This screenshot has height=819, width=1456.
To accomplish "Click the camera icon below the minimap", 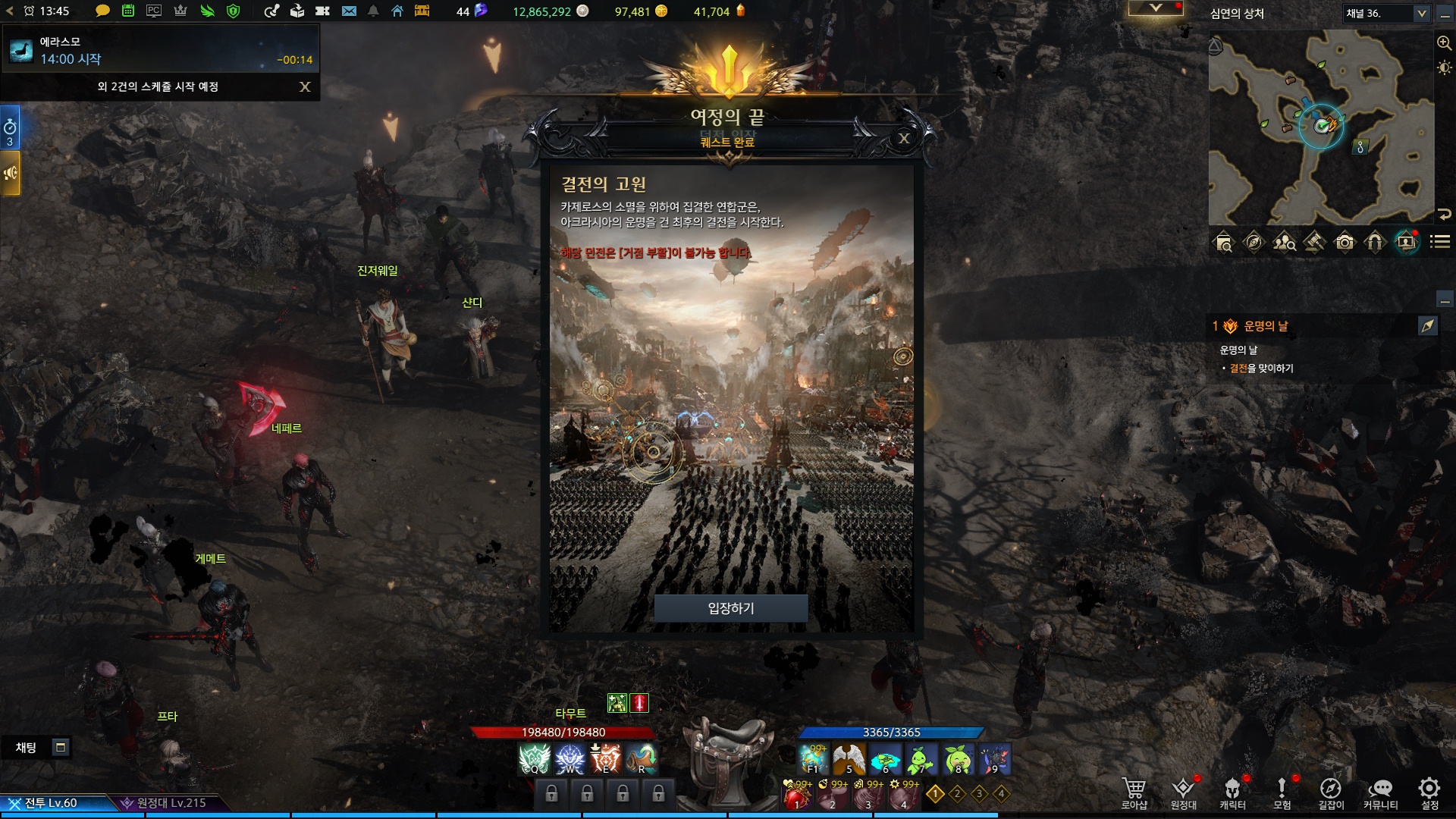I will tap(1345, 242).
